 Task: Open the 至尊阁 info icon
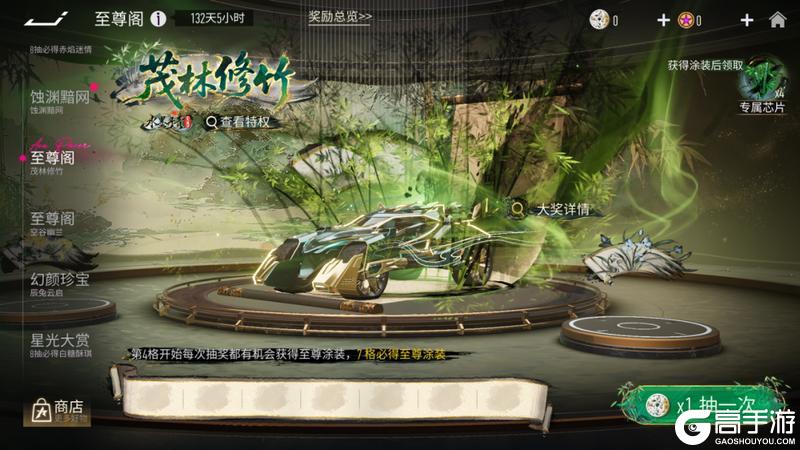(x=158, y=19)
